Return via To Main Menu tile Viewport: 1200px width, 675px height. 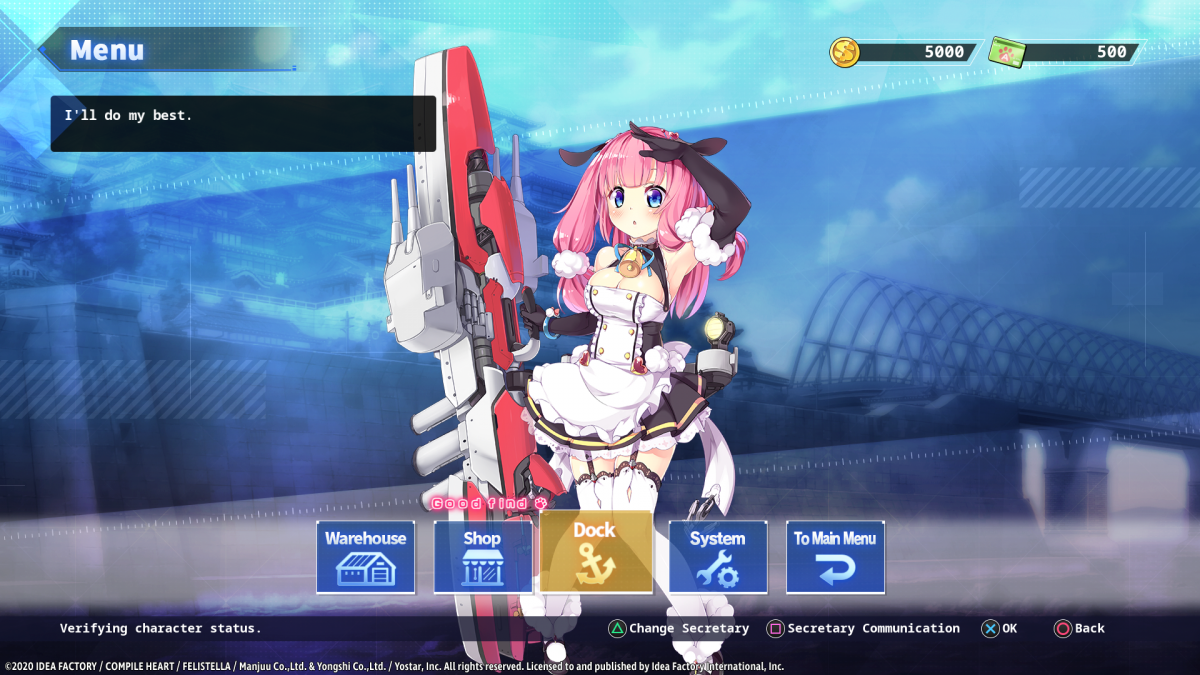(835, 557)
